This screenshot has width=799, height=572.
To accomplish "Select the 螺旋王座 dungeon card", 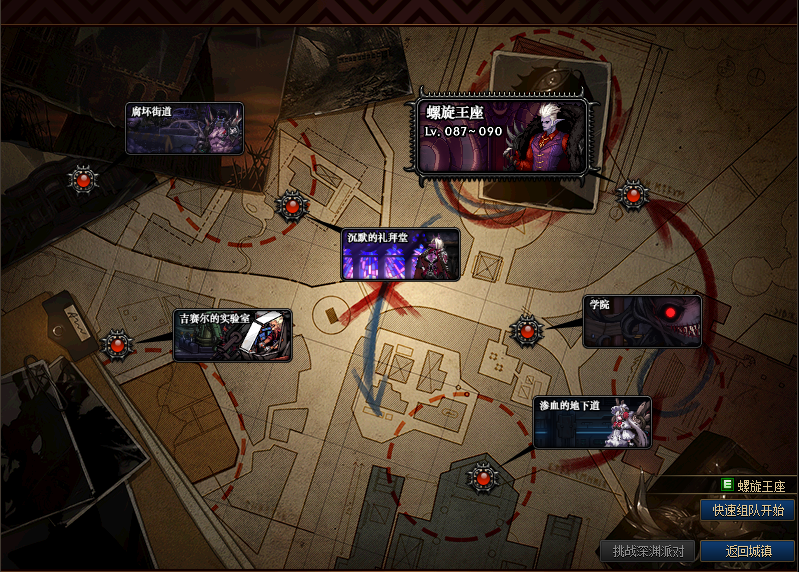I will coord(501,136).
